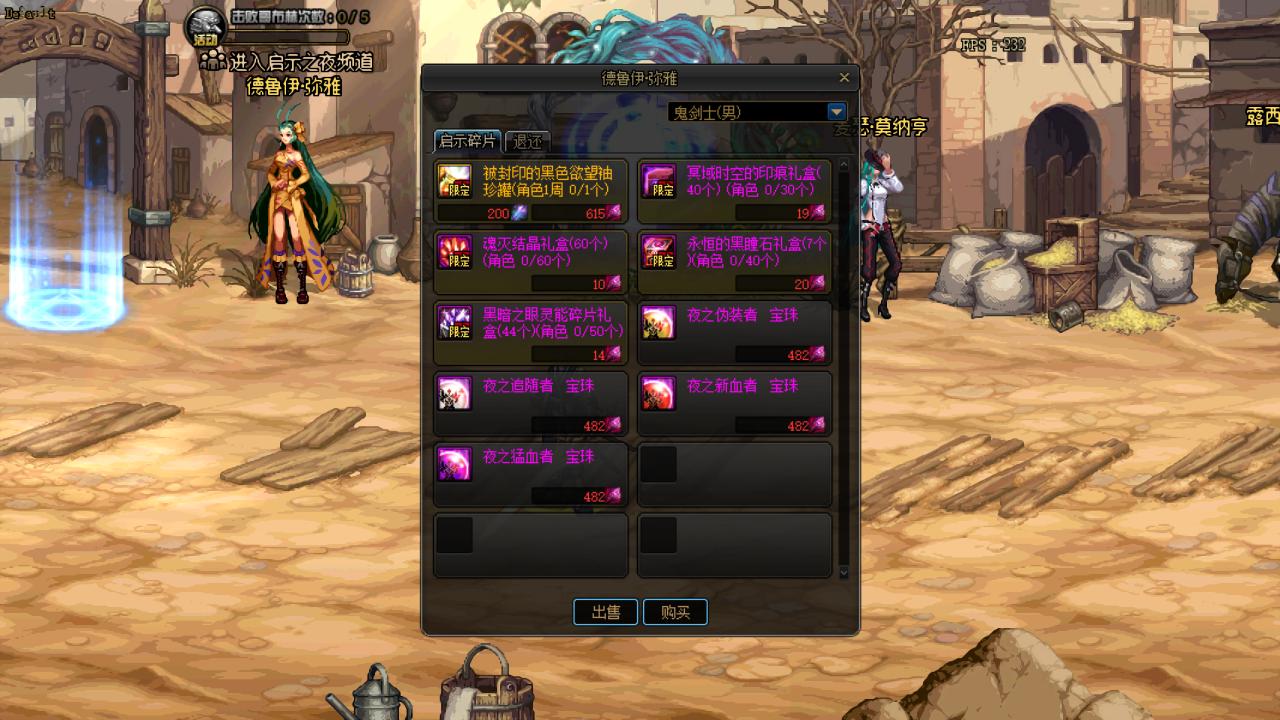The height and width of the screenshot is (720, 1280).
Task: Close the 德鲁伊·弥雅 shop window
Action: coord(844,78)
